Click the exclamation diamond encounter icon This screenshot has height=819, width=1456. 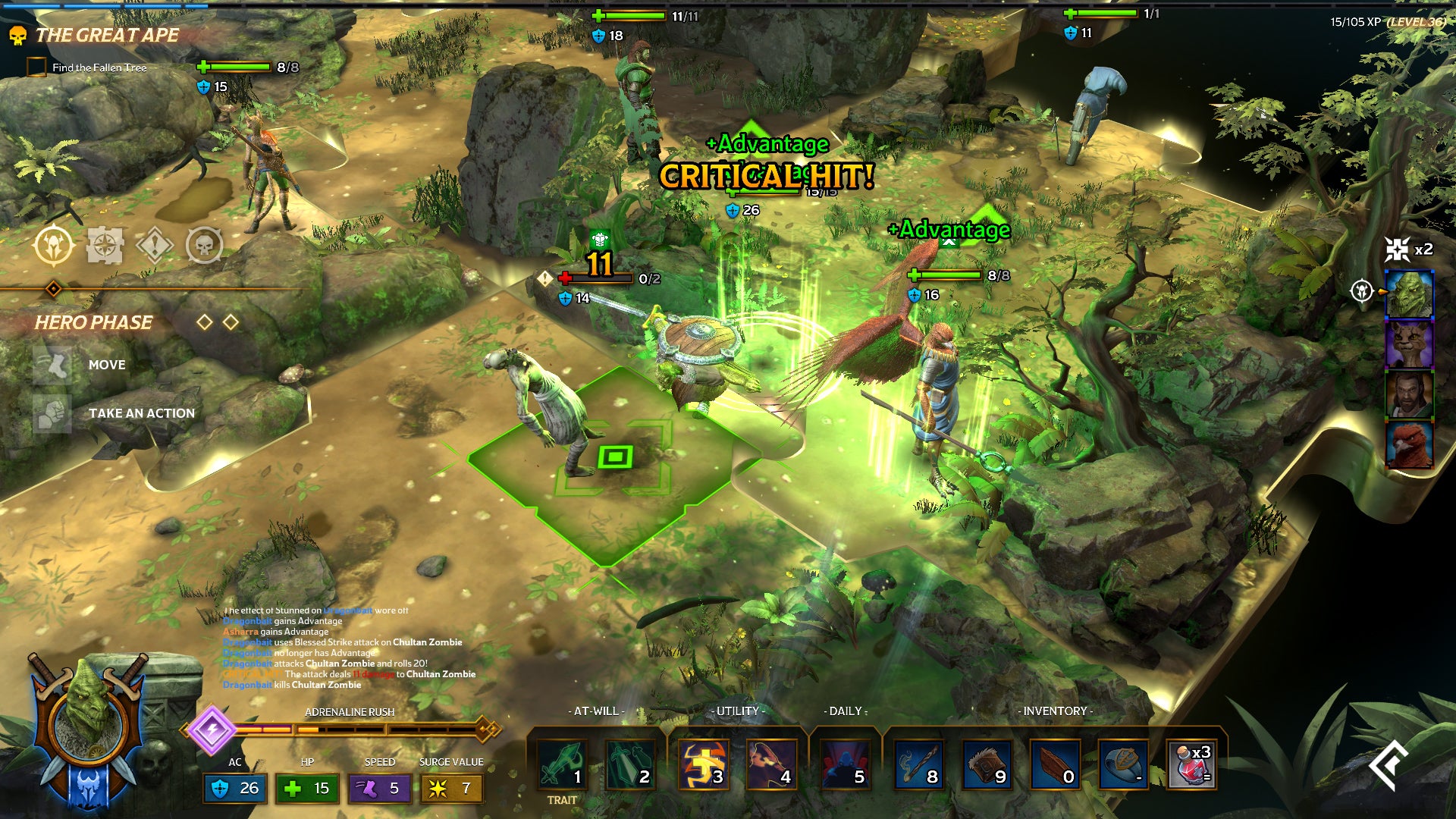pyautogui.click(x=155, y=246)
